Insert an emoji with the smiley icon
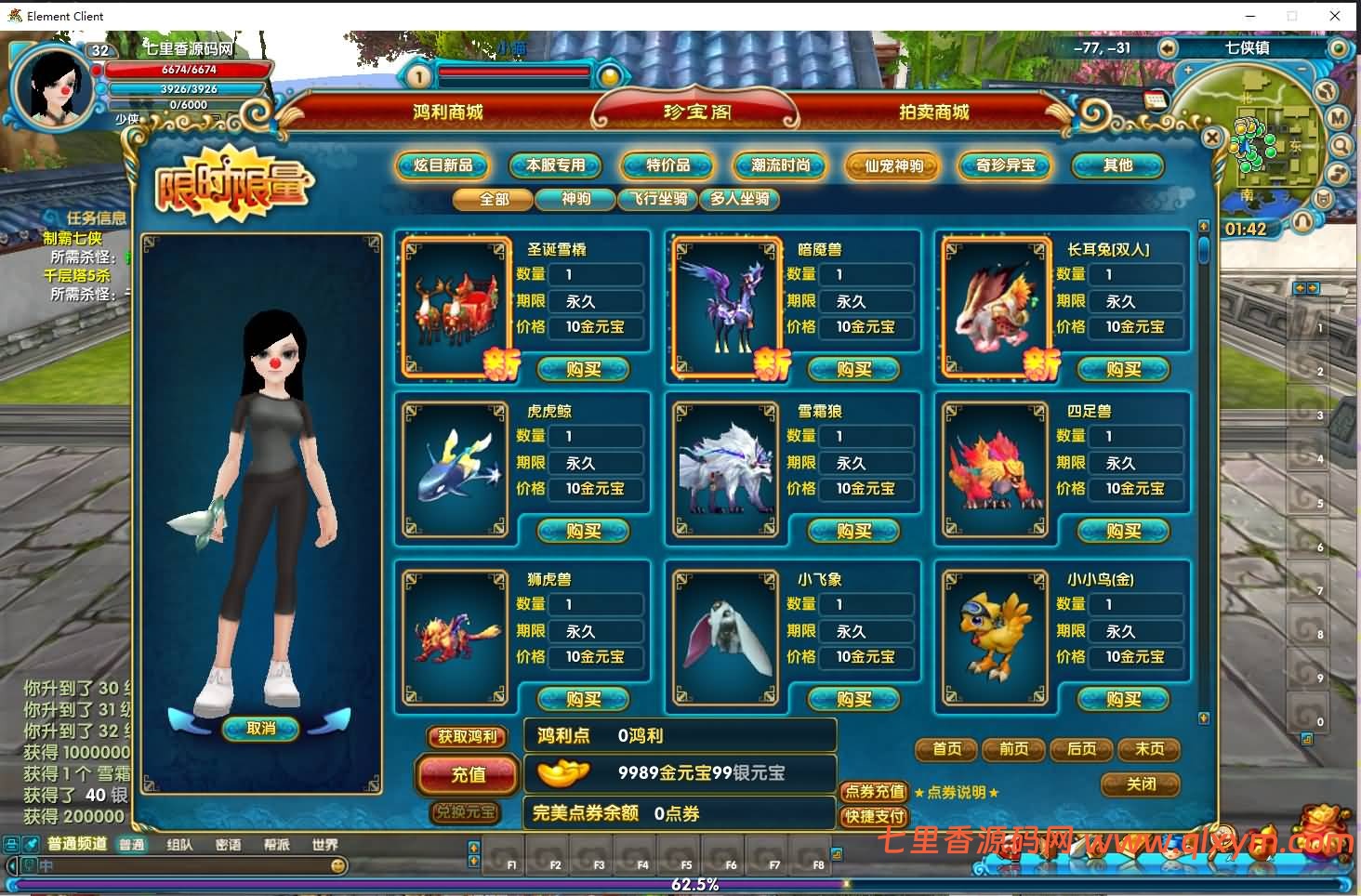 (x=337, y=865)
